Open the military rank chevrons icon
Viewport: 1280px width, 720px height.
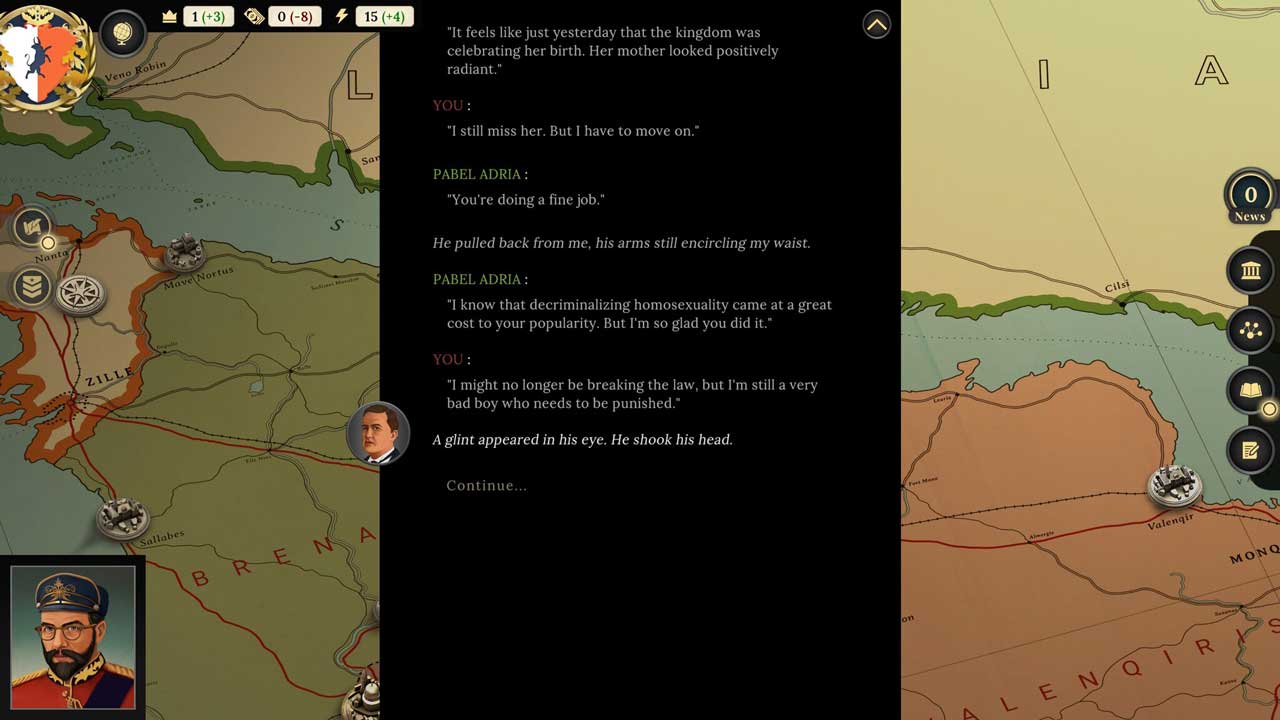coord(32,287)
